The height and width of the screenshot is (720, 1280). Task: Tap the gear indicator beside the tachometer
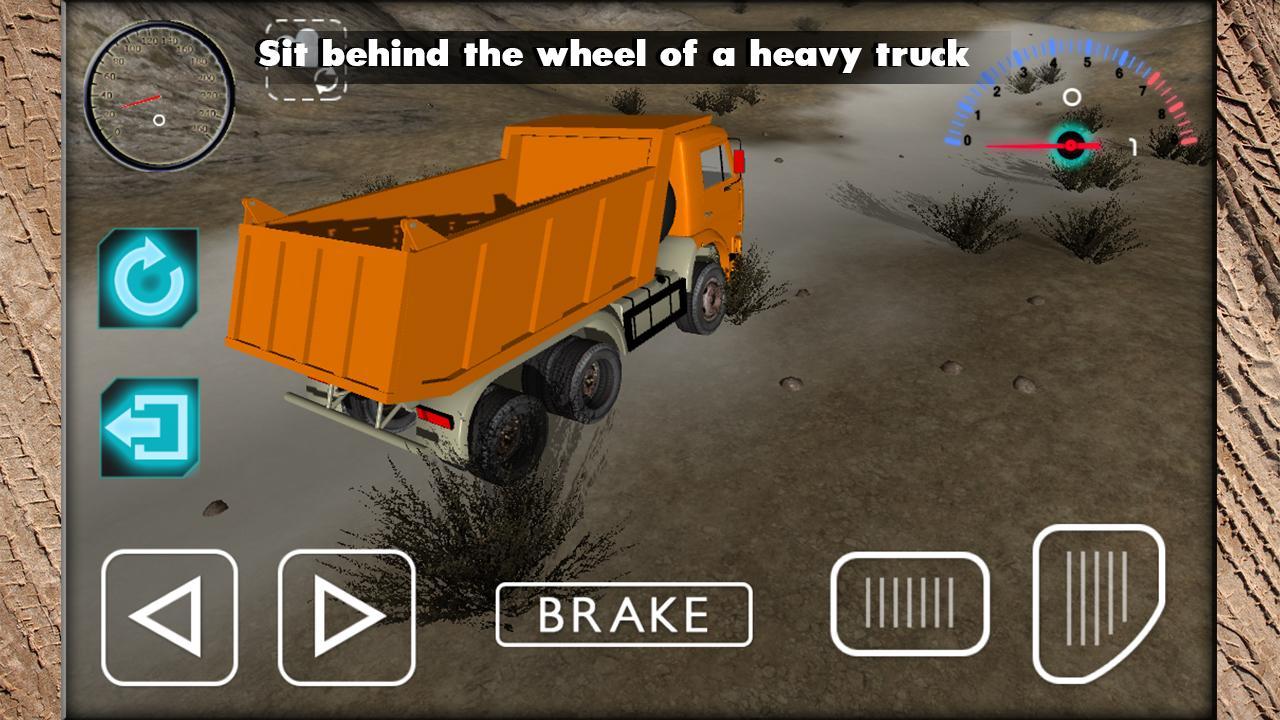pyautogui.click(x=1135, y=145)
